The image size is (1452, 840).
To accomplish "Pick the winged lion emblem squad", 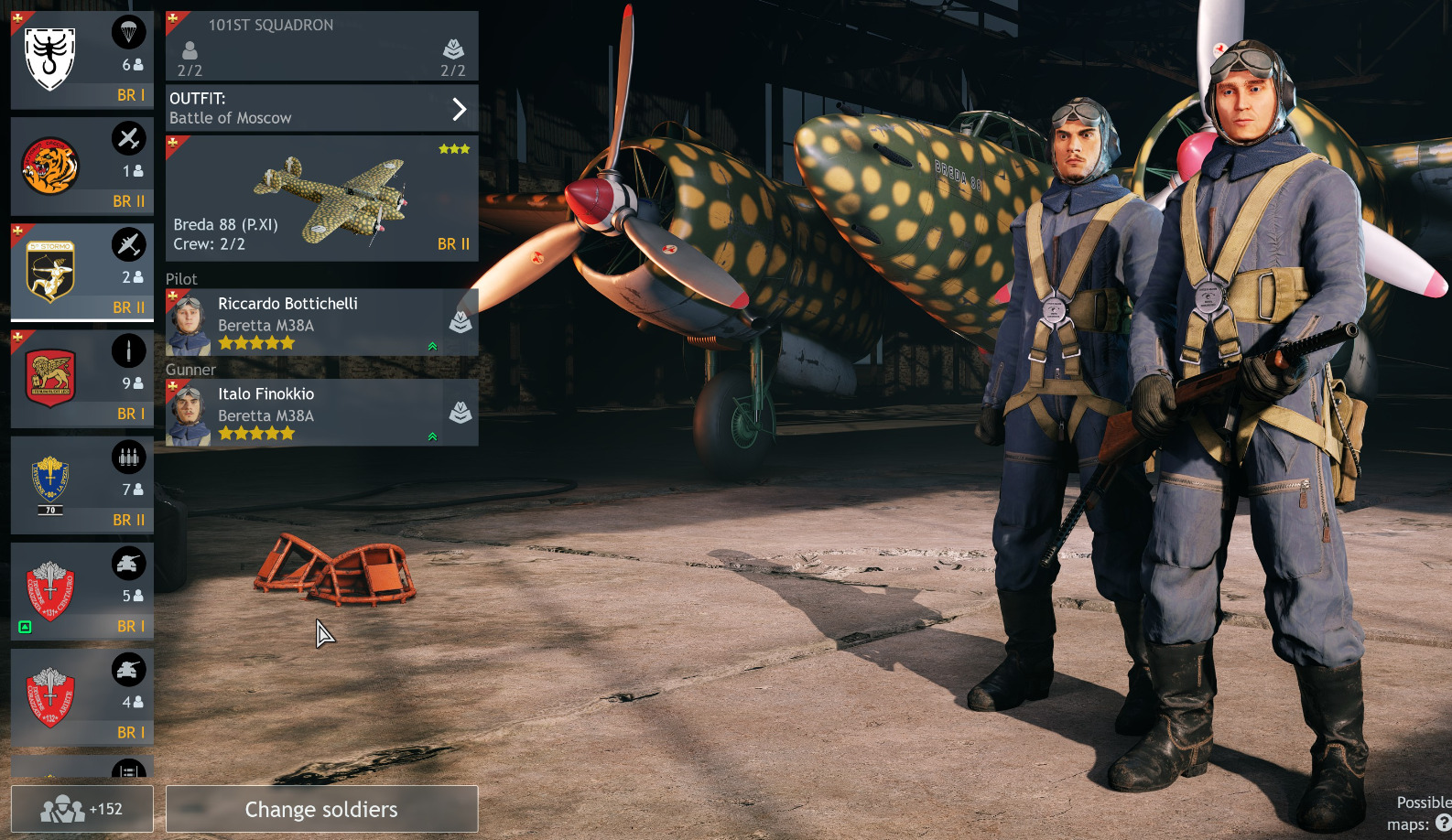I will point(81,379).
